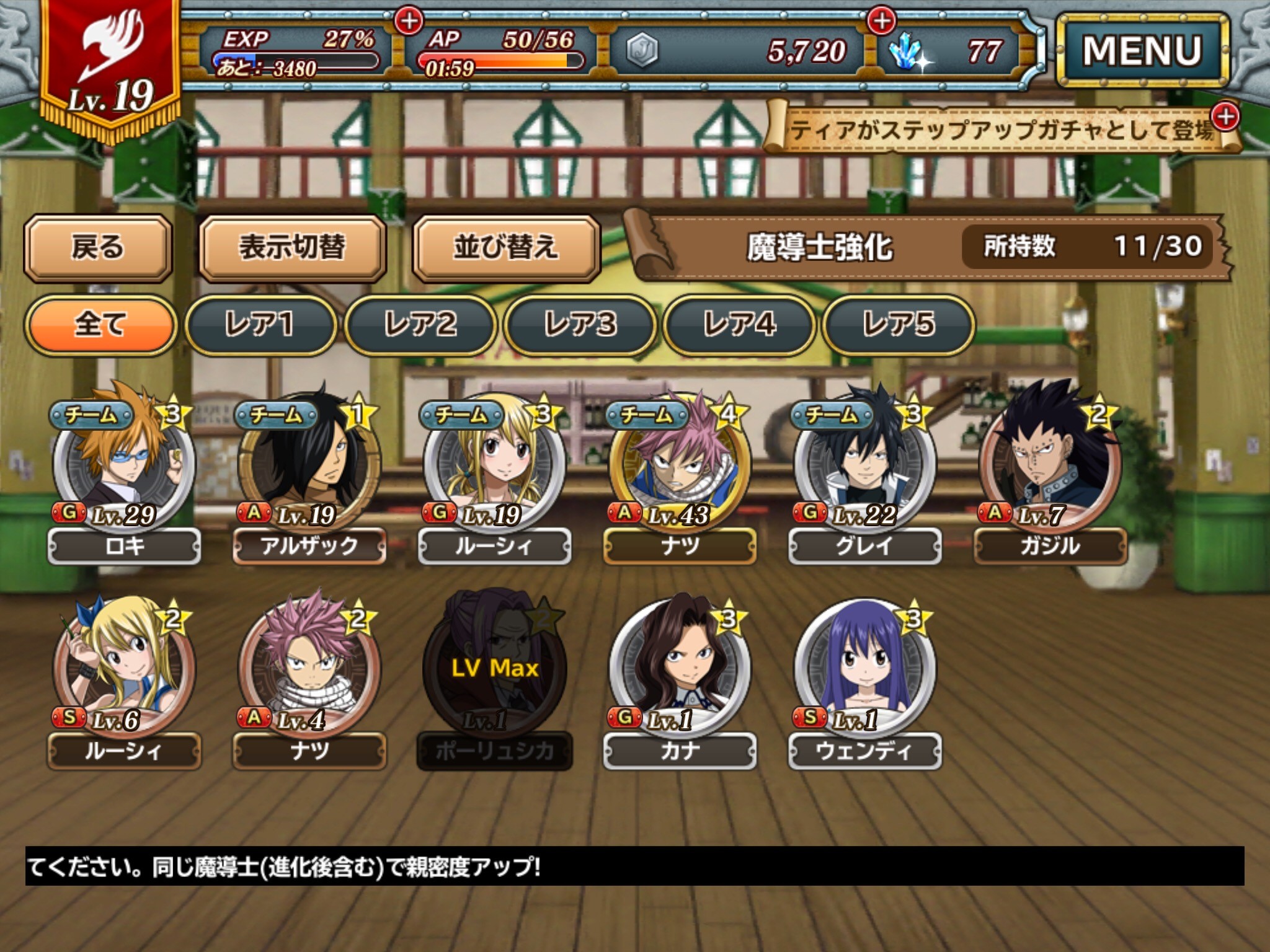
Task: Choose アルザック mage portrait
Action: (309, 465)
